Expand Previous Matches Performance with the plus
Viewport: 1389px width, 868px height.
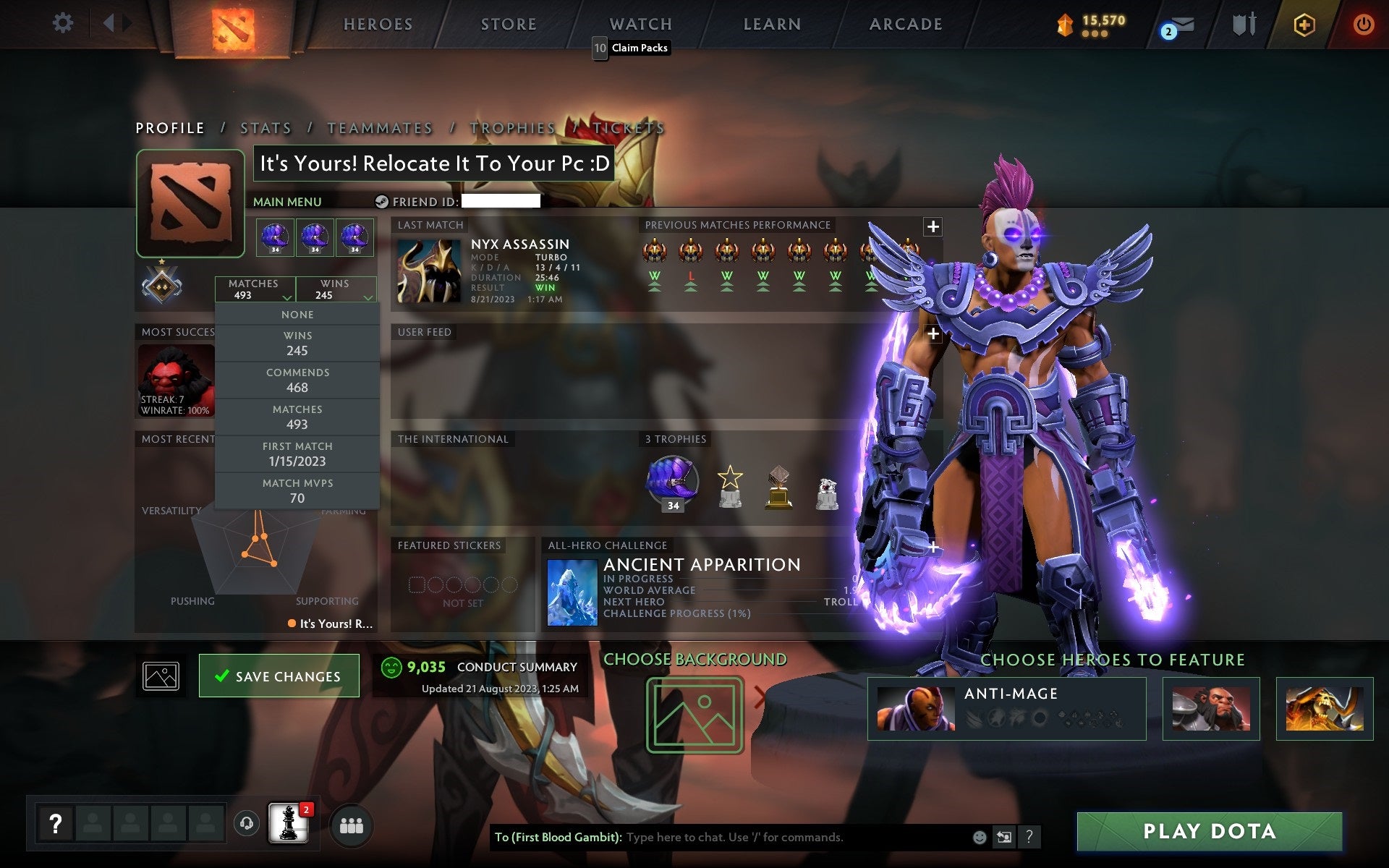click(933, 226)
